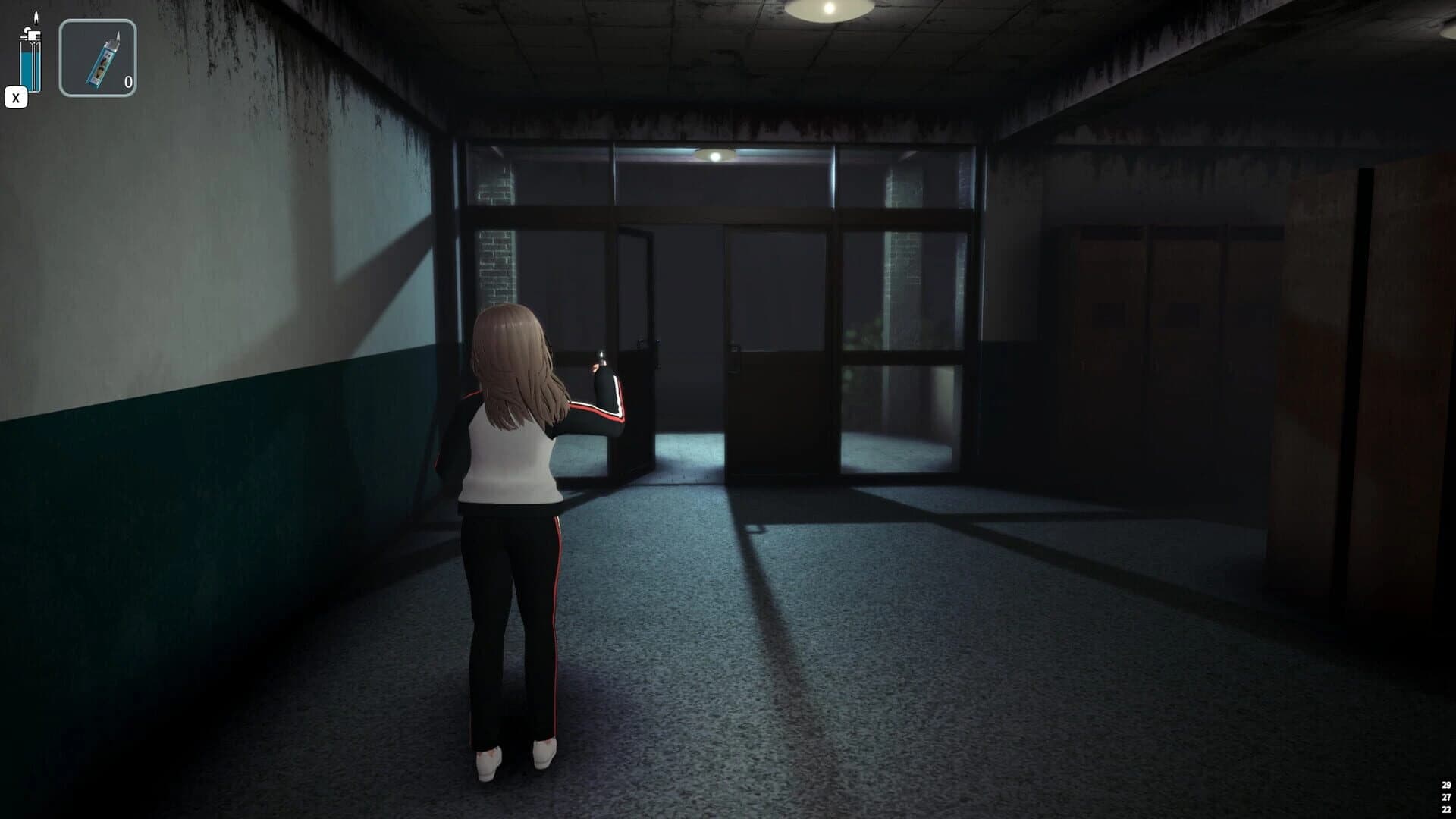This screenshot has width=1456, height=819.
Task: Click the item count 0 on the slot
Action: click(x=127, y=80)
